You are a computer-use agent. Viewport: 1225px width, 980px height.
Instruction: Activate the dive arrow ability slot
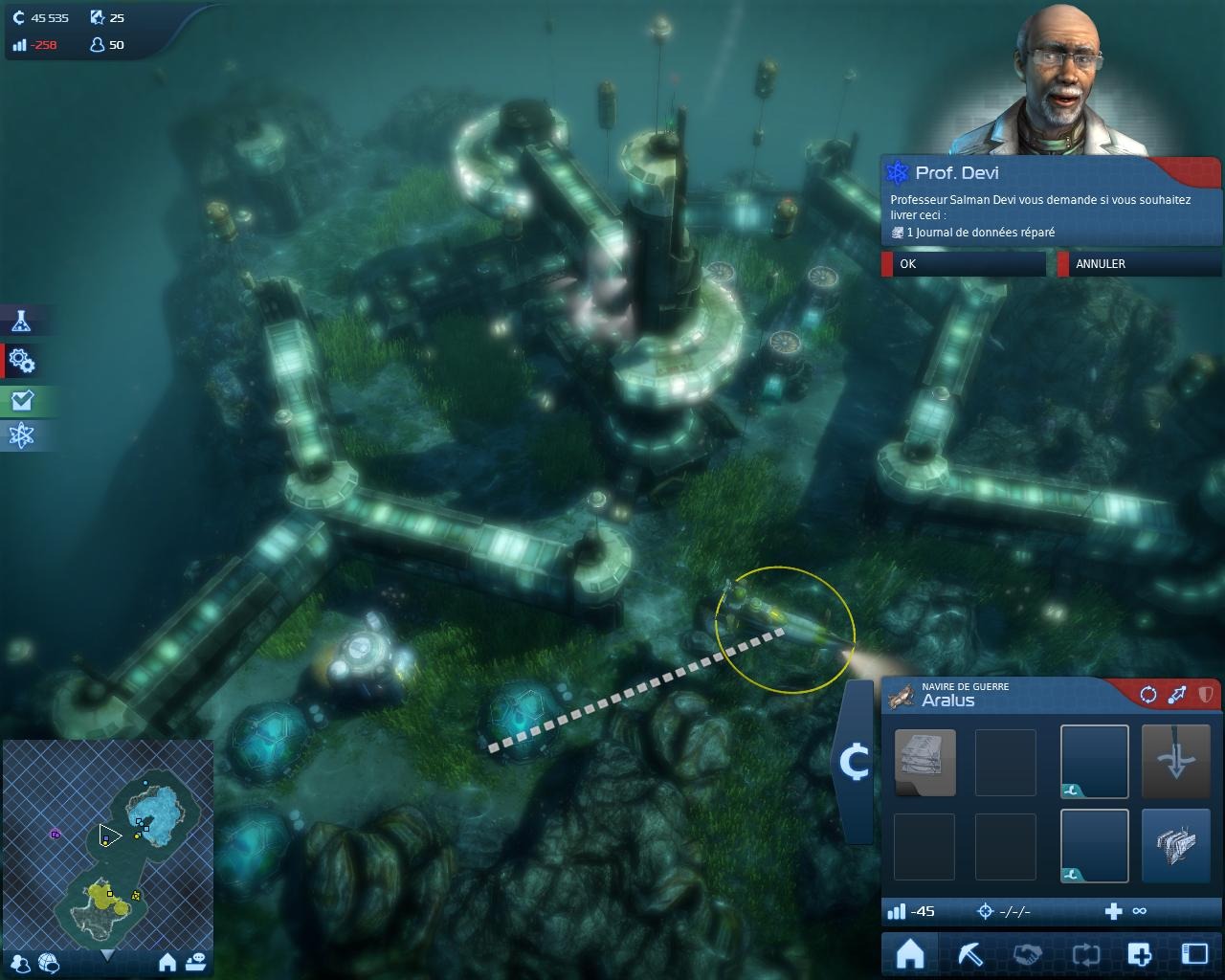pyautogui.click(x=1176, y=762)
